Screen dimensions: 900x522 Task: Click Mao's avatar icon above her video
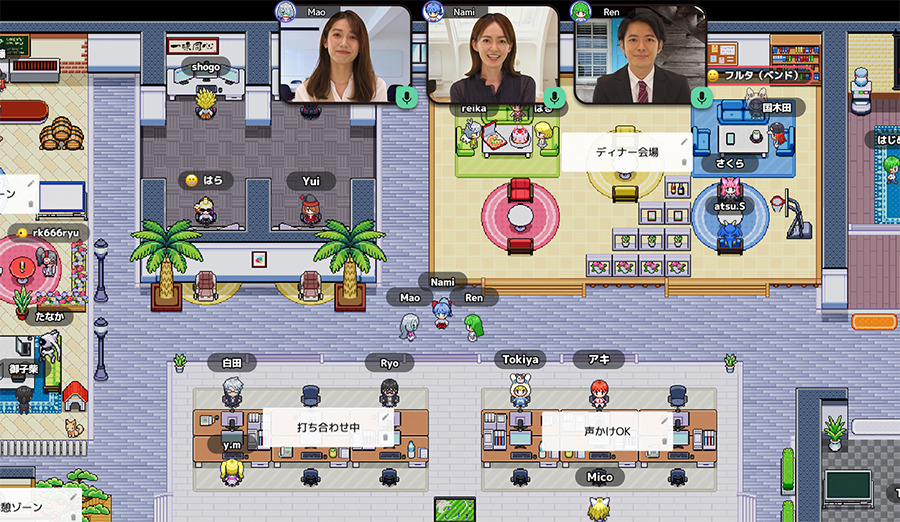coord(286,11)
